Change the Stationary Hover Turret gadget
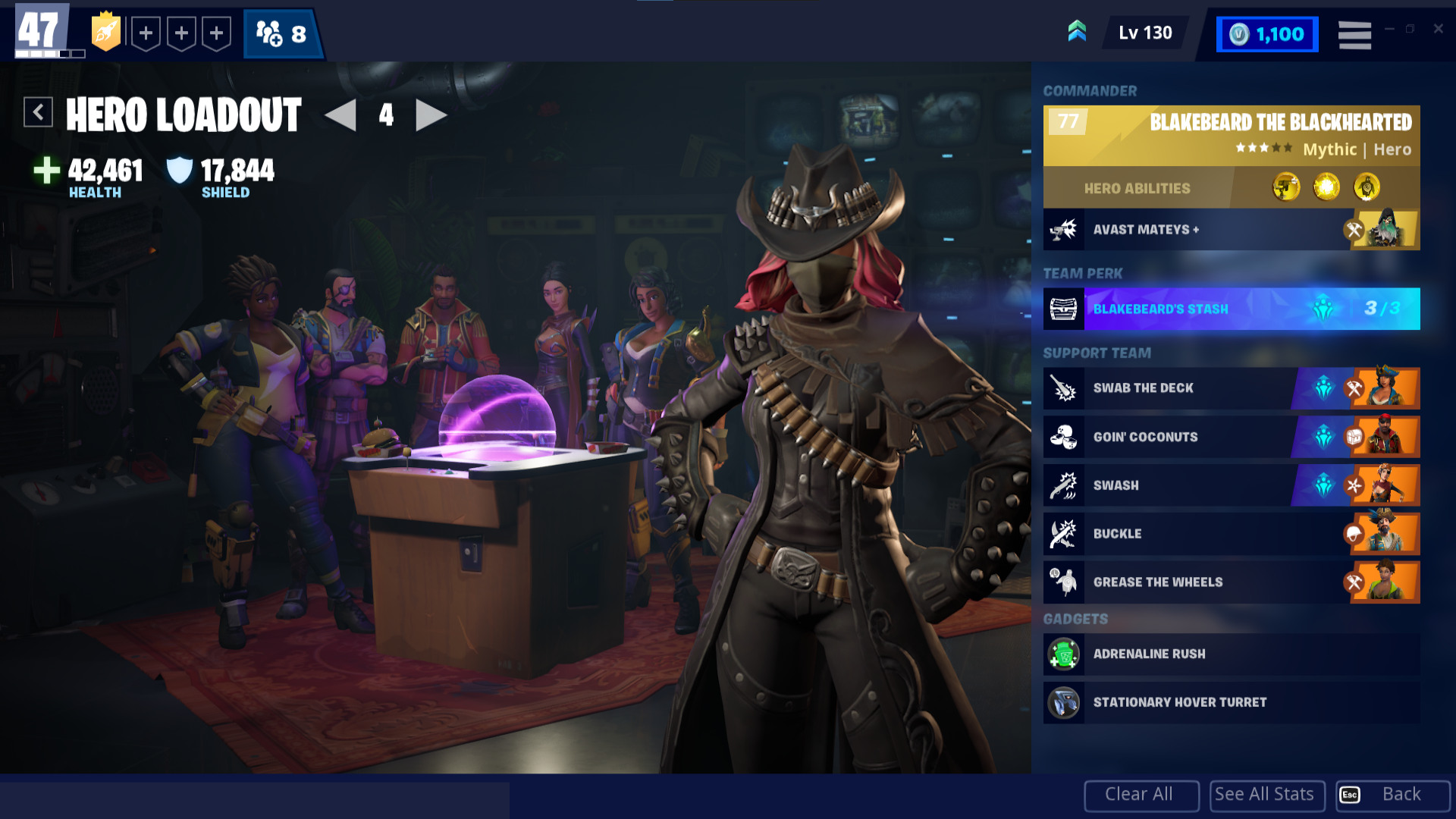This screenshot has width=1456, height=819. [1231, 702]
